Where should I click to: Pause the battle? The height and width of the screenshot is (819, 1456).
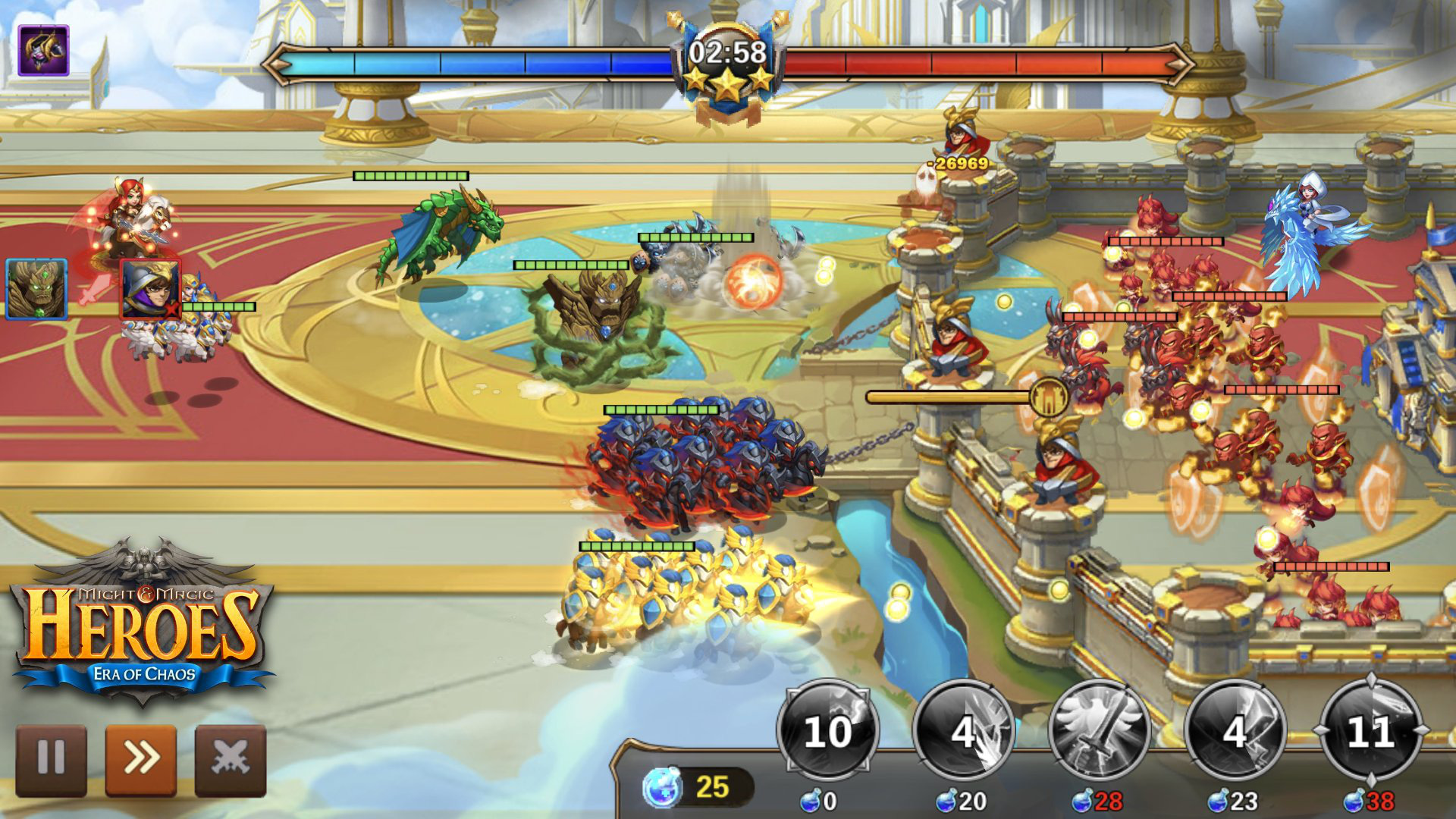click(x=51, y=760)
